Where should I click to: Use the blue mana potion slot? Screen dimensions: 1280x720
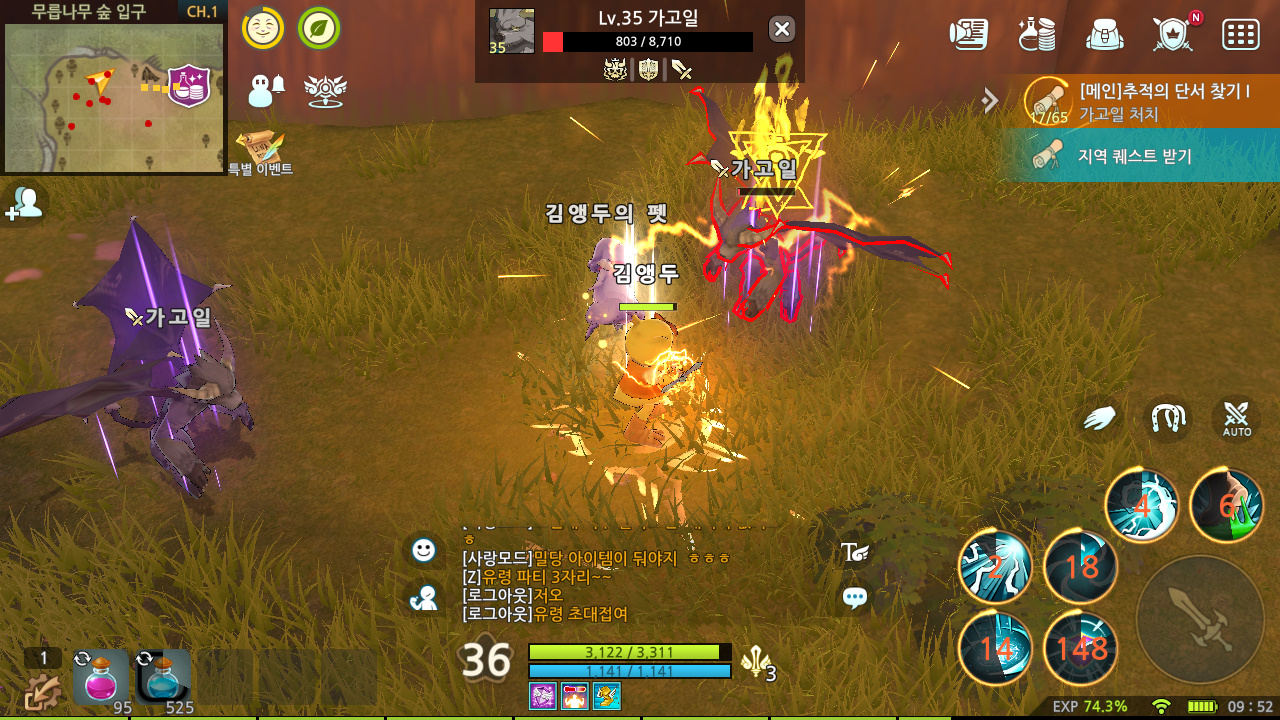click(x=163, y=677)
